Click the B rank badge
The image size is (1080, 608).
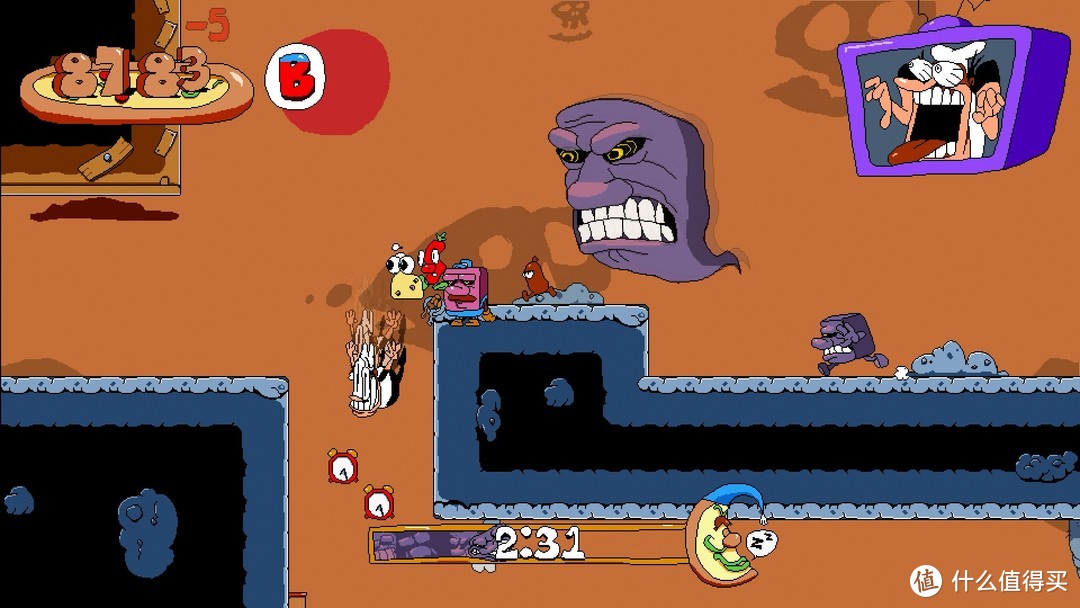click(296, 78)
